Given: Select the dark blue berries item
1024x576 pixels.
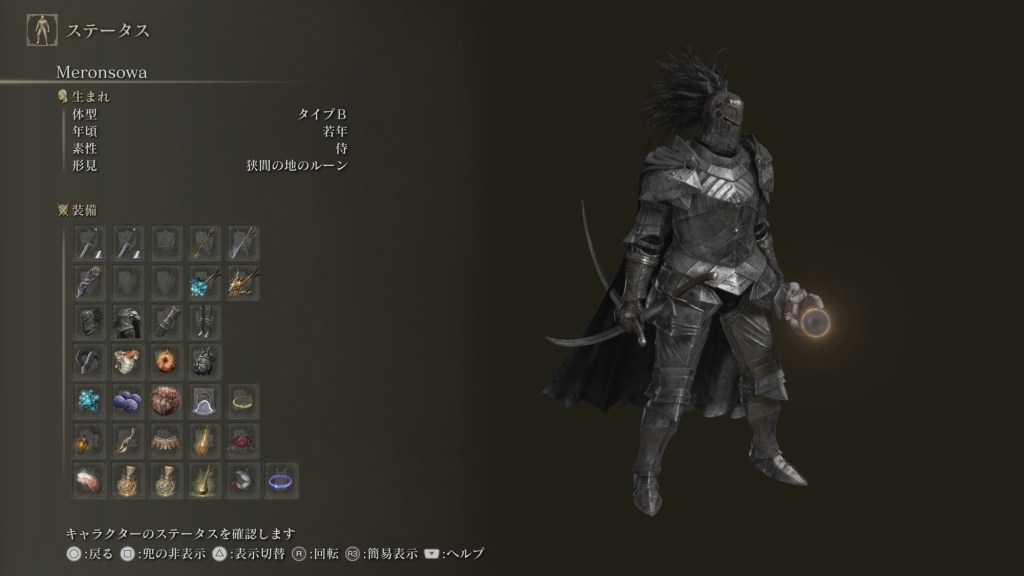Looking at the screenshot, I should click(x=128, y=400).
